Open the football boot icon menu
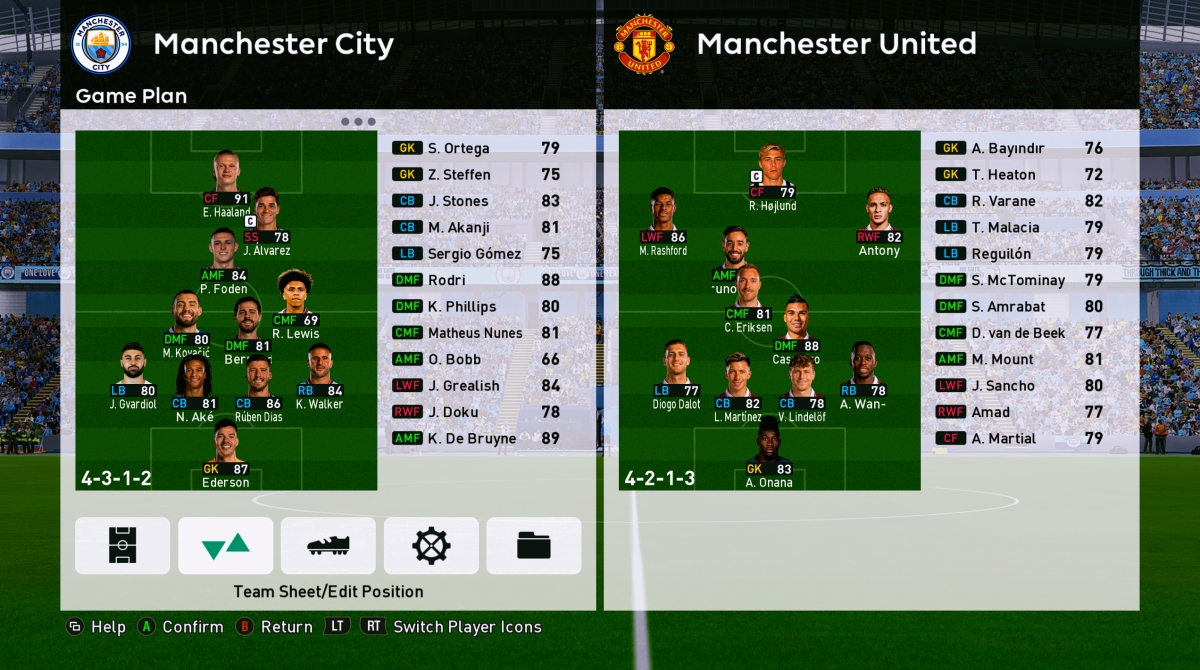The width and height of the screenshot is (1200, 670). coord(328,545)
